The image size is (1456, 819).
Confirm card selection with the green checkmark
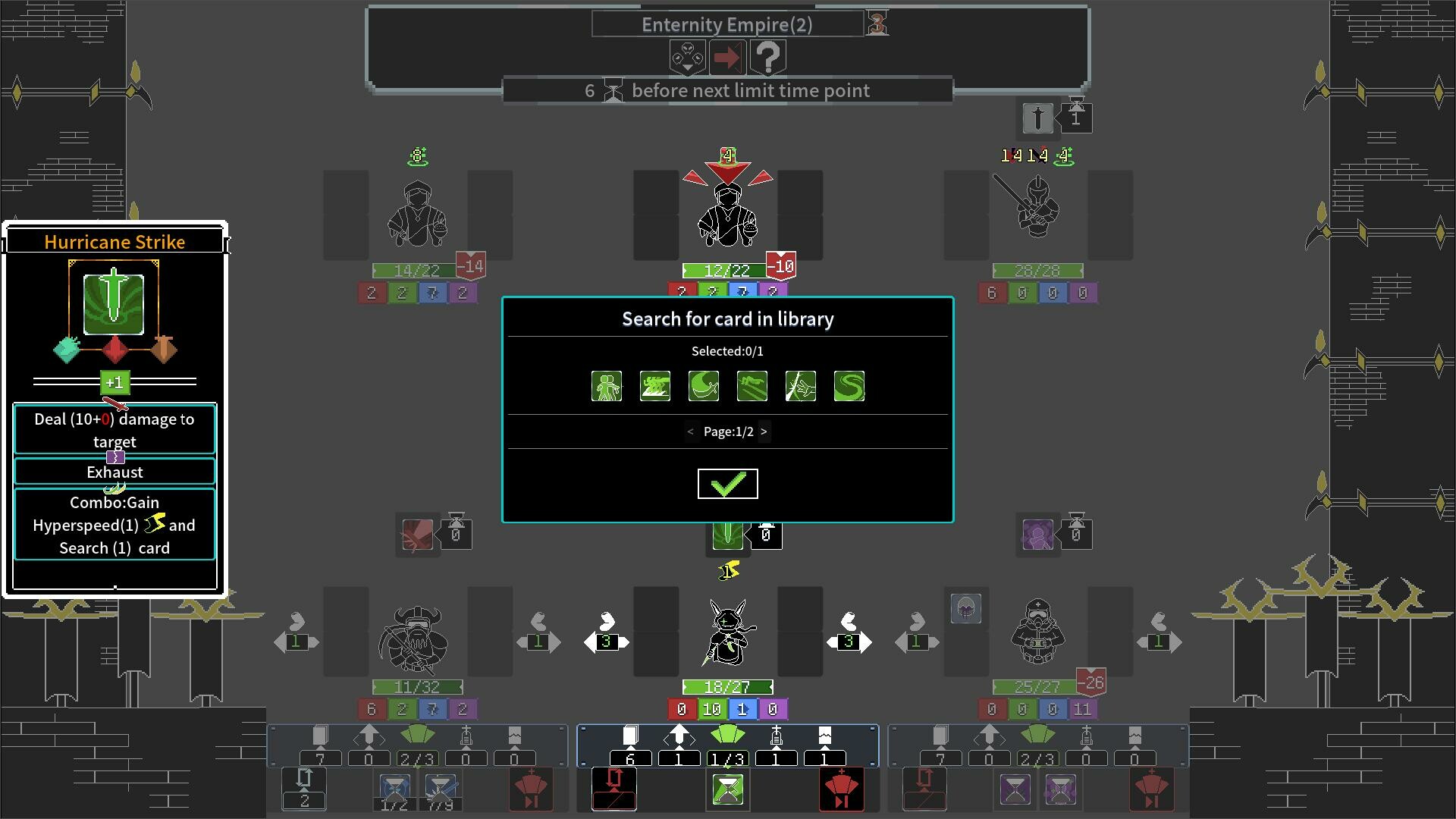[x=727, y=483]
